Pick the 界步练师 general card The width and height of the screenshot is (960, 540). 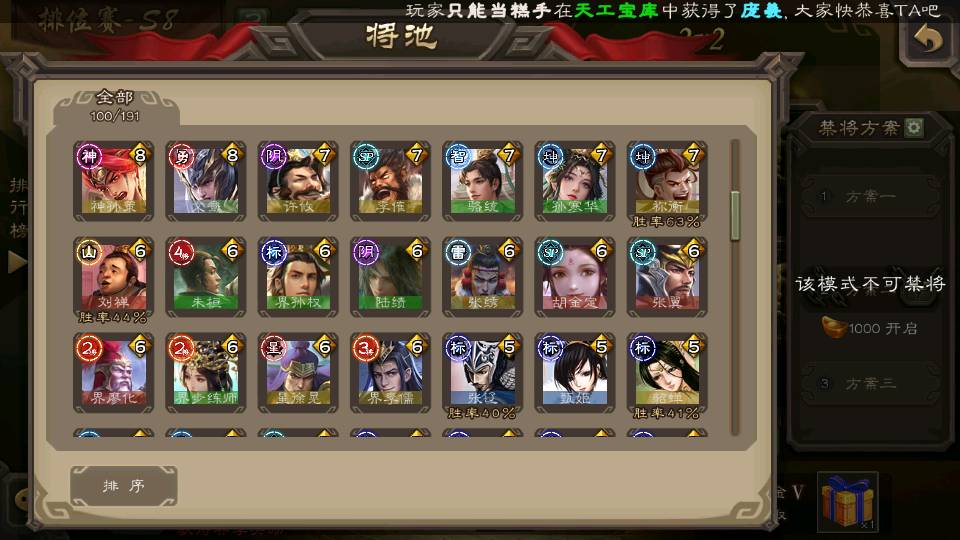point(205,372)
